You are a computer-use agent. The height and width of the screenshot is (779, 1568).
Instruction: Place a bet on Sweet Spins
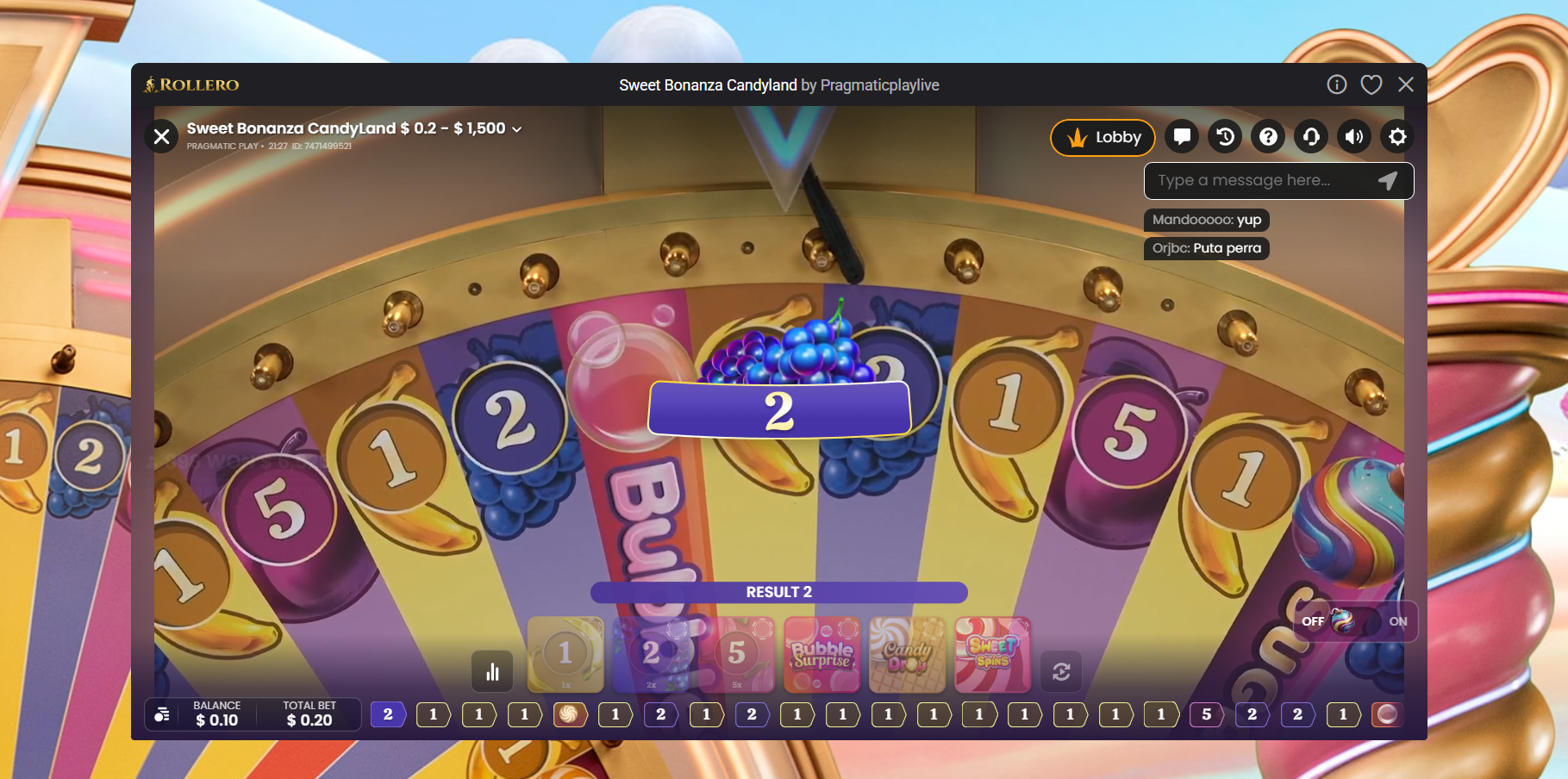click(992, 655)
